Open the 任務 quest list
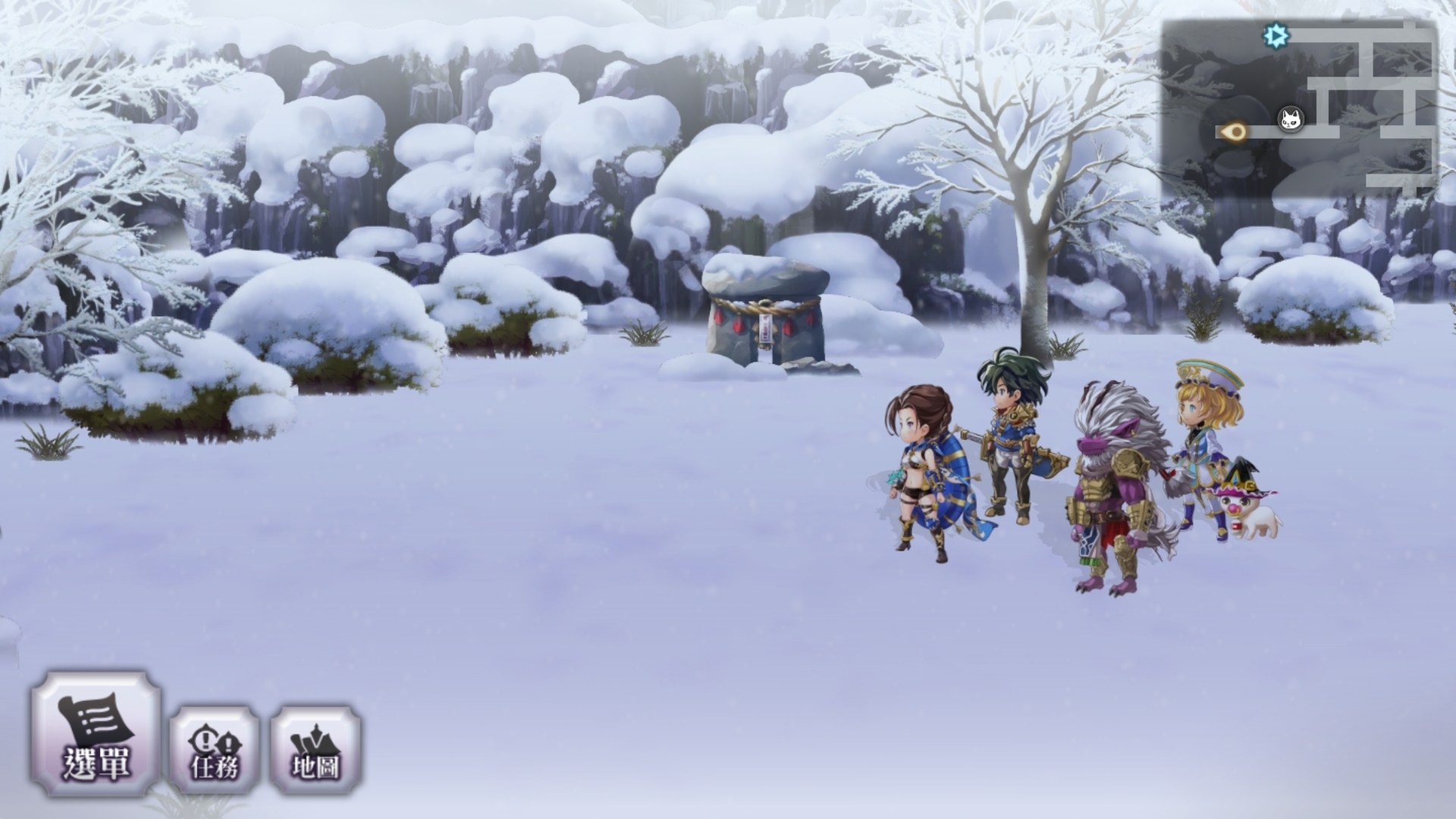The height and width of the screenshot is (819, 1456). [x=215, y=750]
